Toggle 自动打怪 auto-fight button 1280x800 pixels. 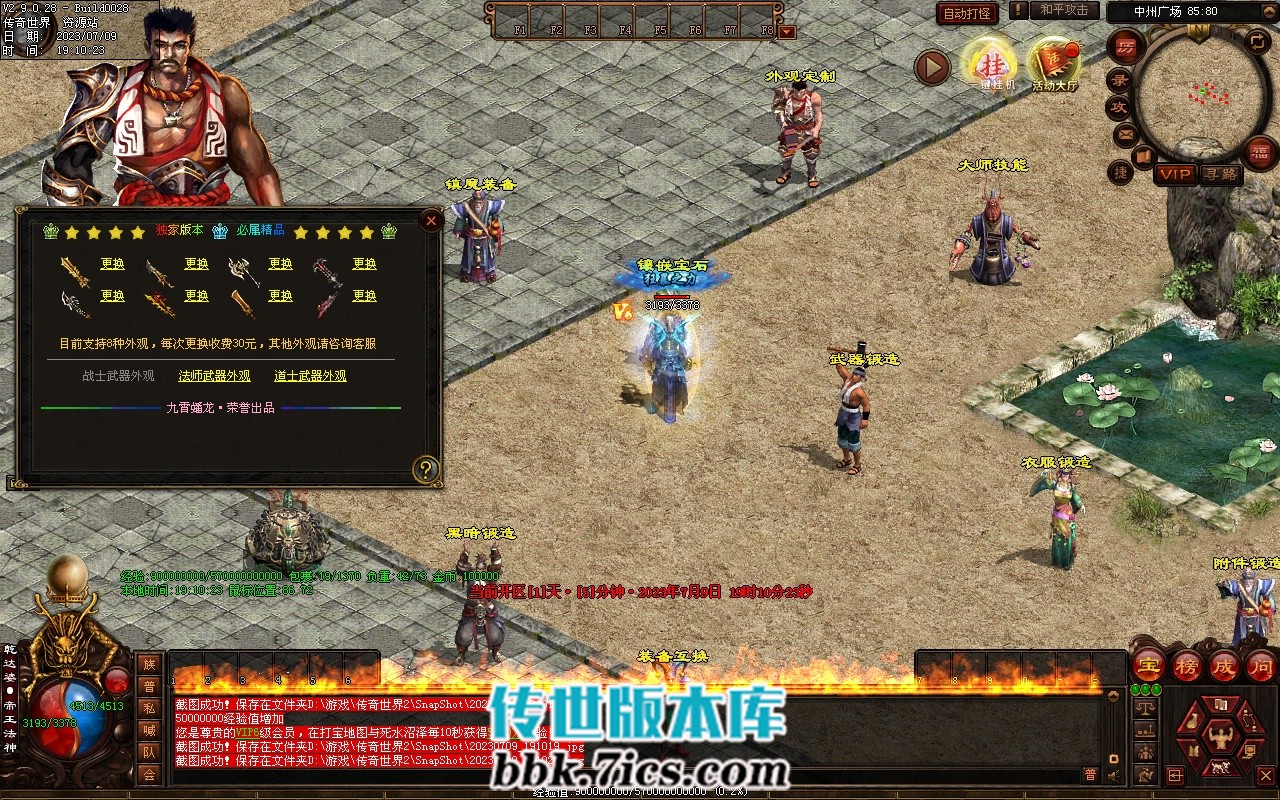(967, 13)
